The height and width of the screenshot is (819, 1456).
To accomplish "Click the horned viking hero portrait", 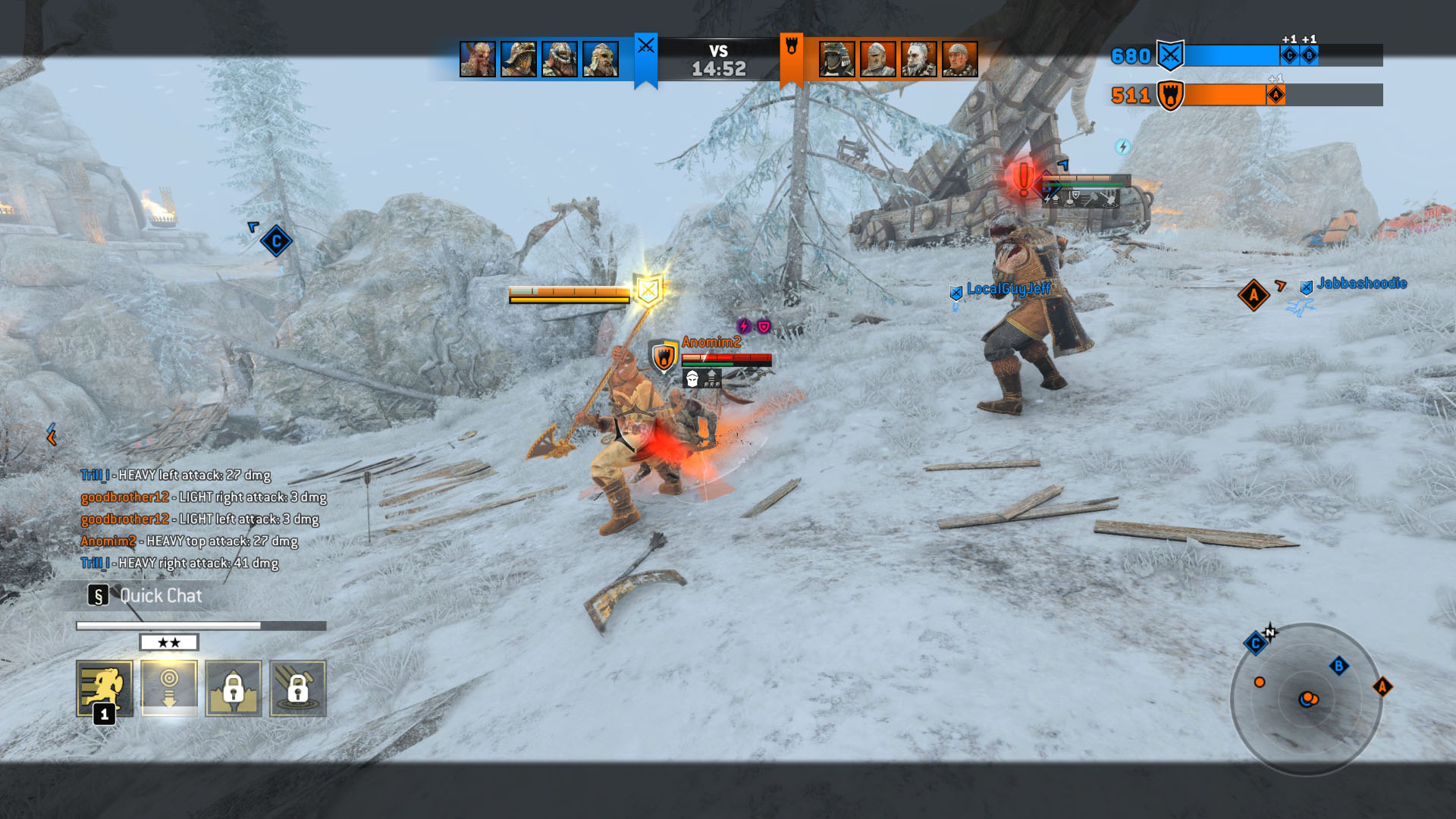I will [x=478, y=59].
